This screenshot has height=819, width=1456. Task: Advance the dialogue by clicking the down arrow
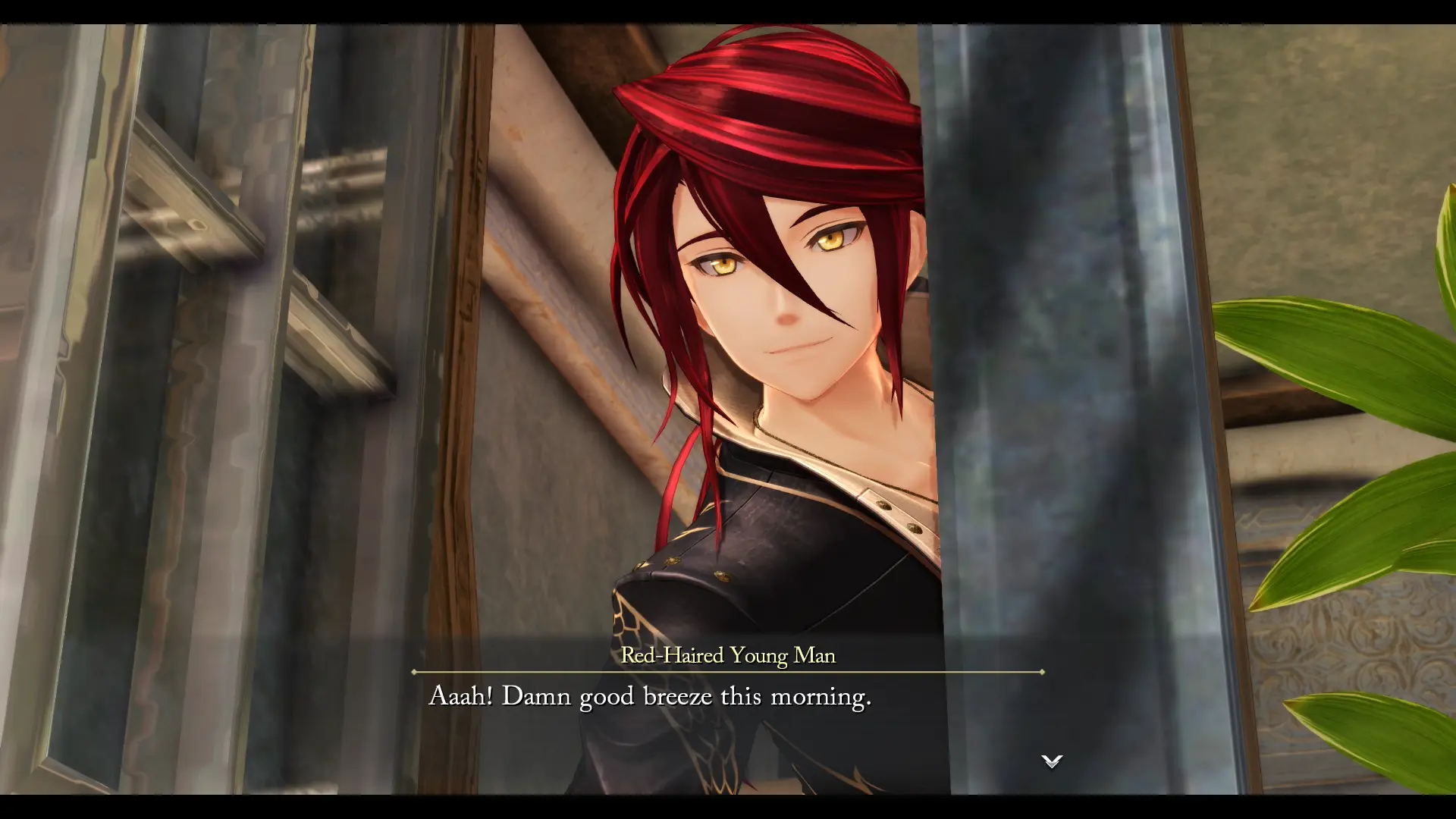click(x=1051, y=762)
